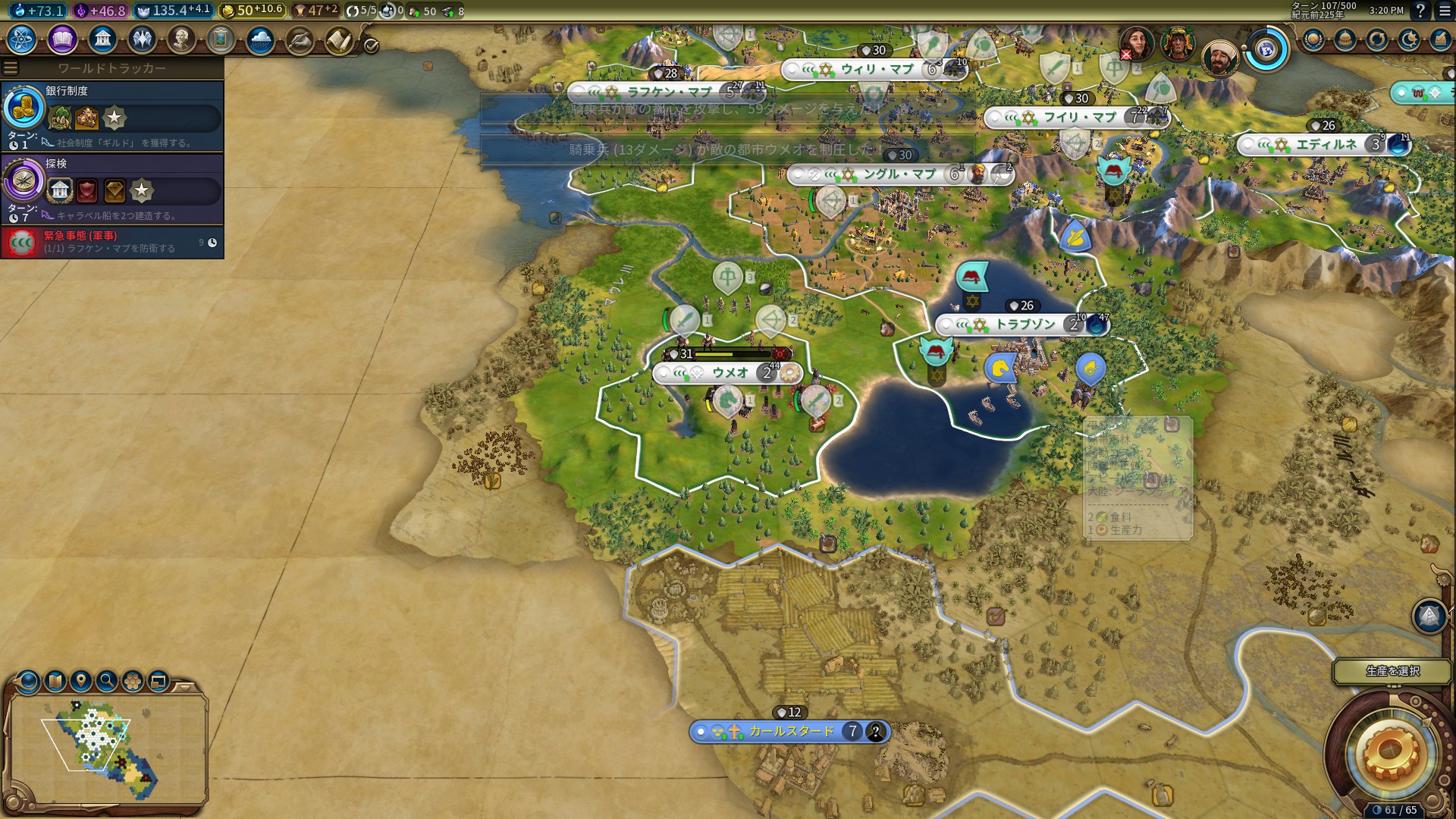The width and height of the screenshot is (1456, 819).
Task: Click the large gear next-turn action button
Action: [1390, 752]
